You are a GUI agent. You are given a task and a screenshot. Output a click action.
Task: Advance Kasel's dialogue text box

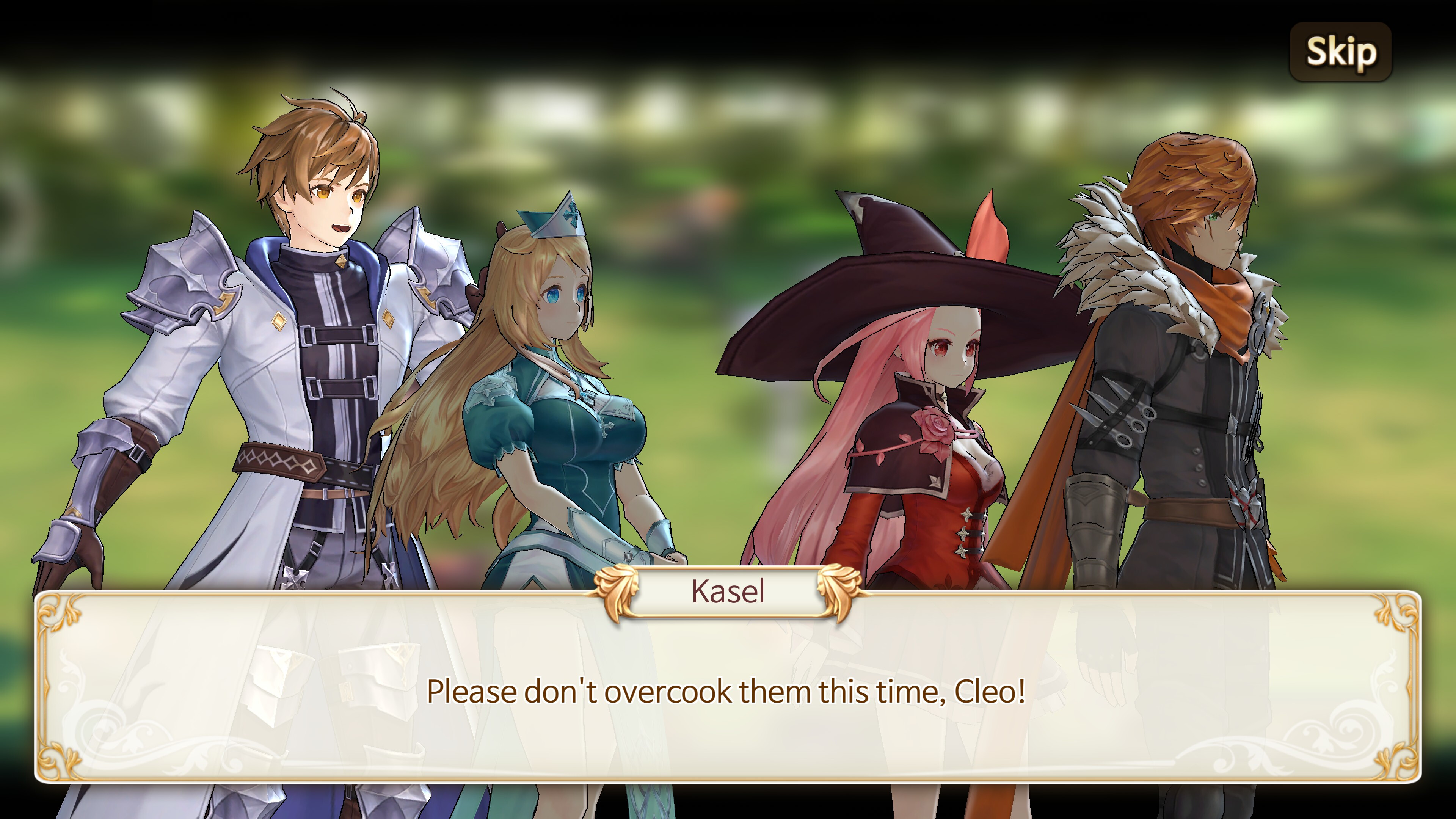point(728,691)
